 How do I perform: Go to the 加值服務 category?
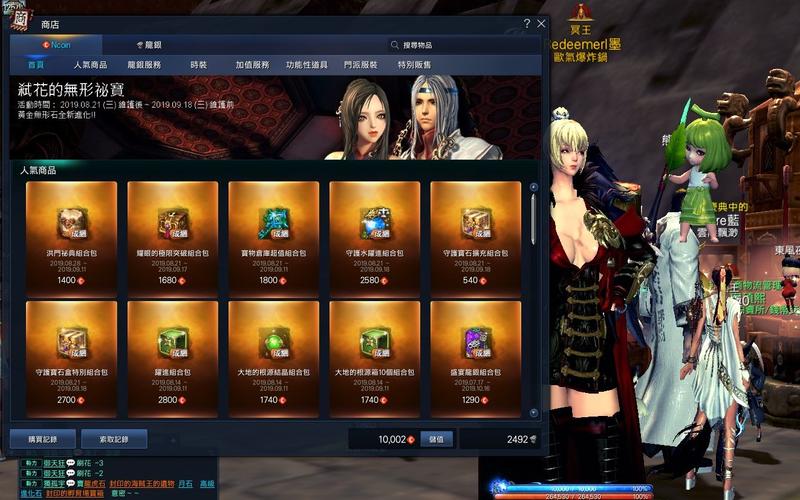(252, 65)
